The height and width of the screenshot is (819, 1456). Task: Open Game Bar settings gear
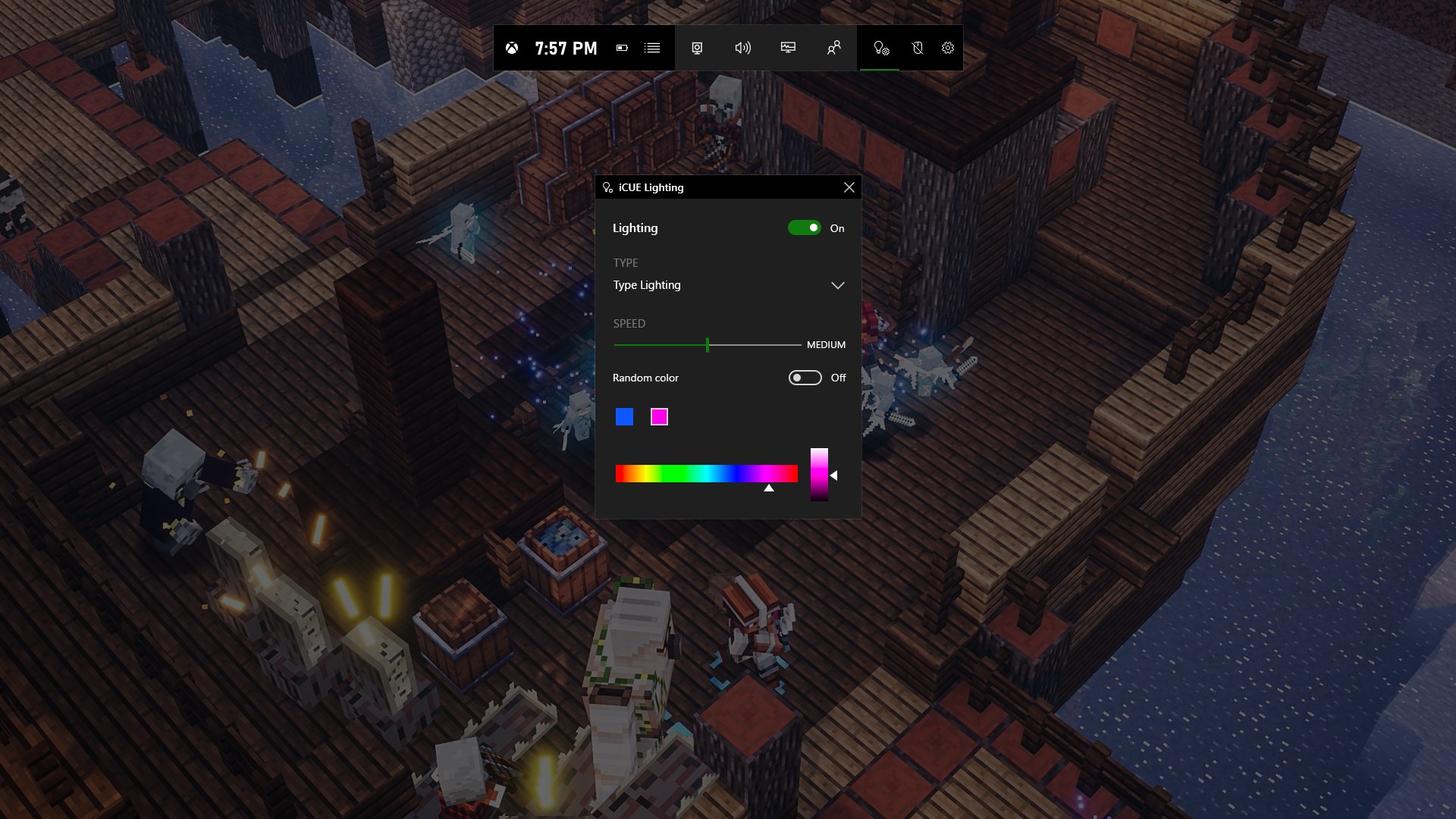click(948, 48)
